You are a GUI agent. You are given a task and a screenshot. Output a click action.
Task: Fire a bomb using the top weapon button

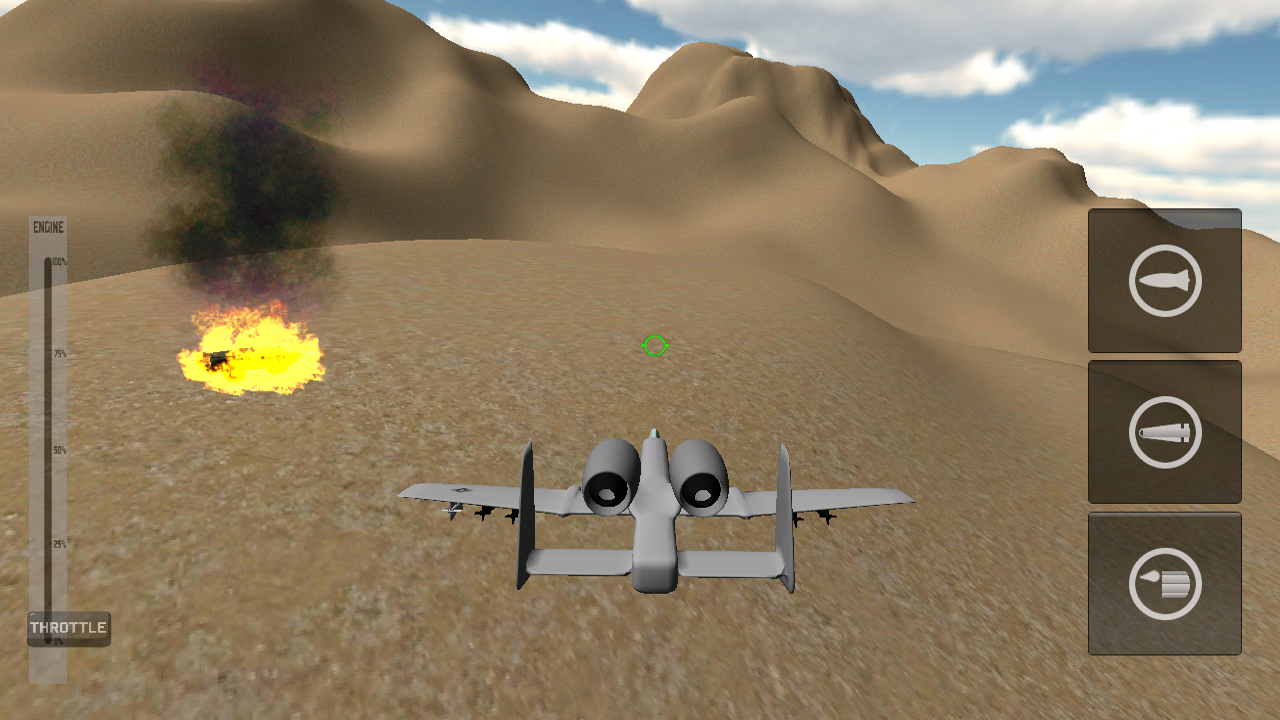(x=1164, y=281)
